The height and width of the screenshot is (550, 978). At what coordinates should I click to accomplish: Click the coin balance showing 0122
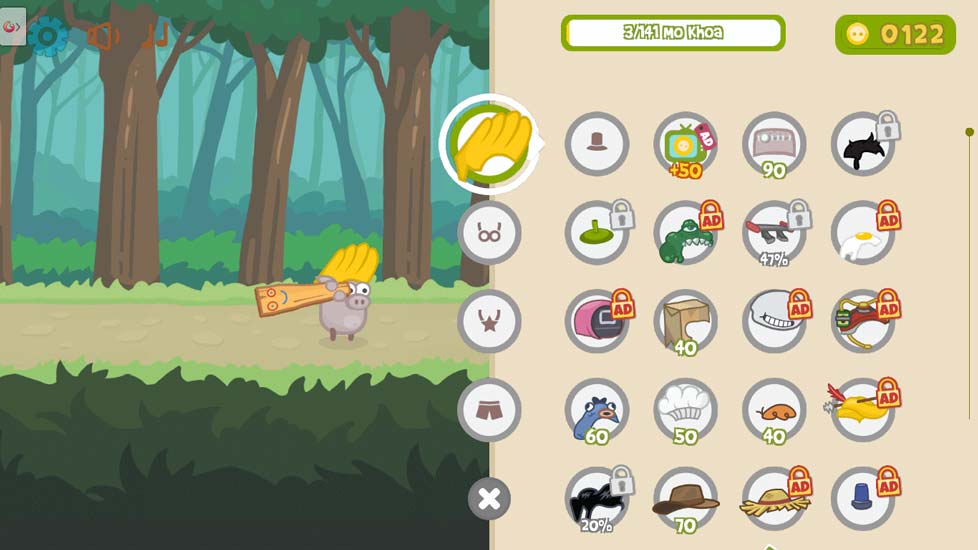tap(895, 35)
